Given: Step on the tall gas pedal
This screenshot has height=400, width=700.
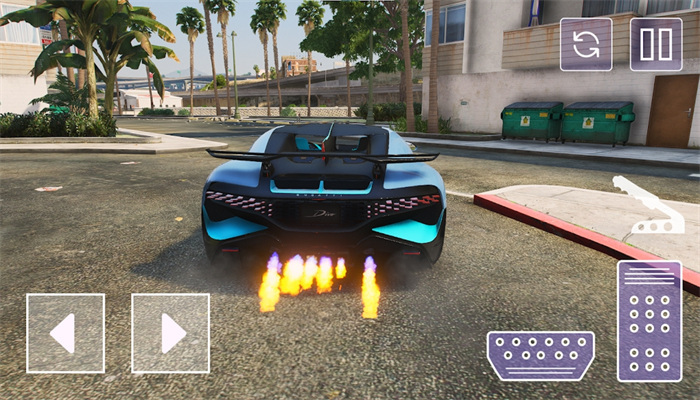Looking at the screenshot, I should click(x=649, y=321).
